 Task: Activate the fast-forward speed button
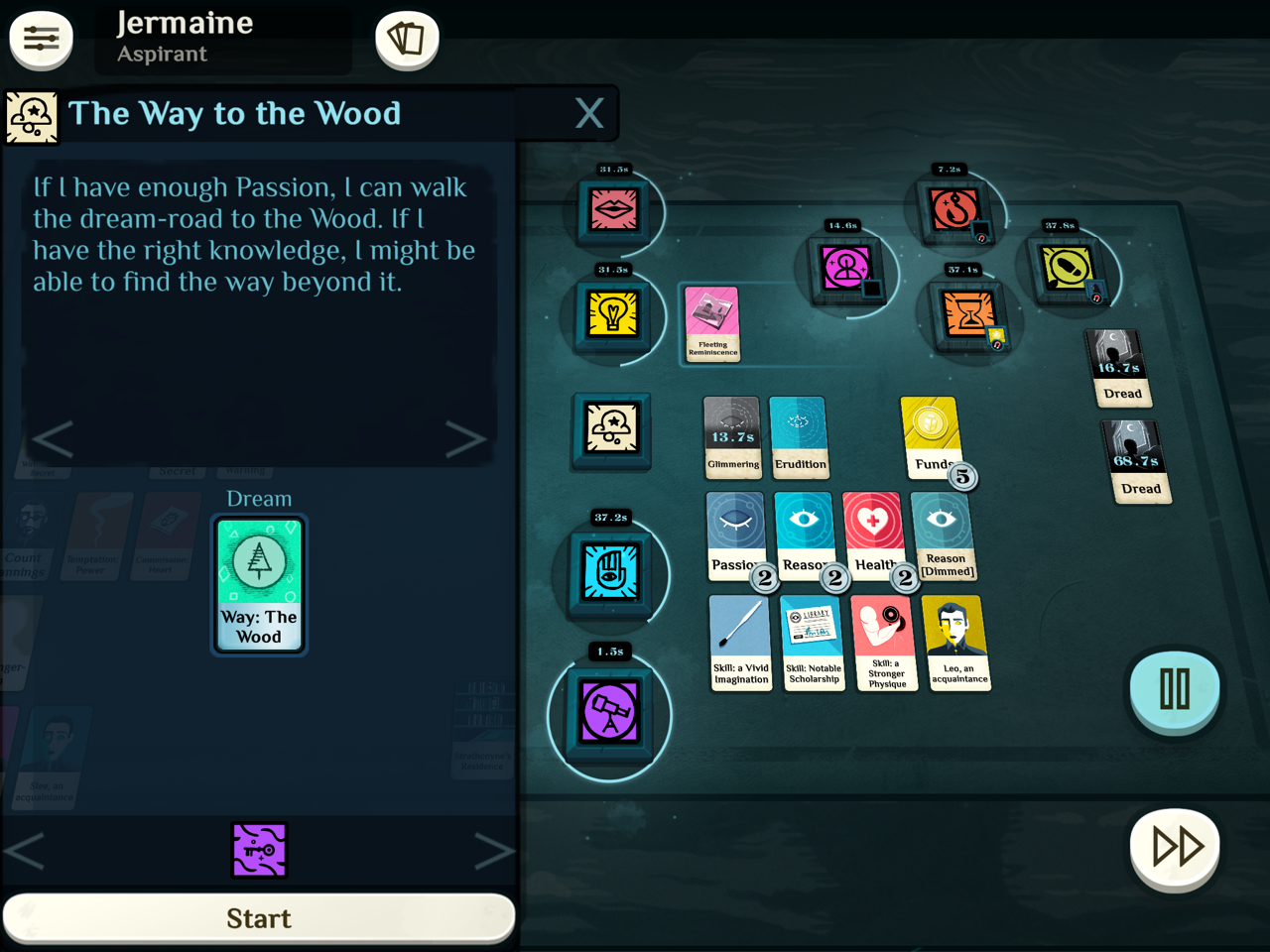[1177, 848]
